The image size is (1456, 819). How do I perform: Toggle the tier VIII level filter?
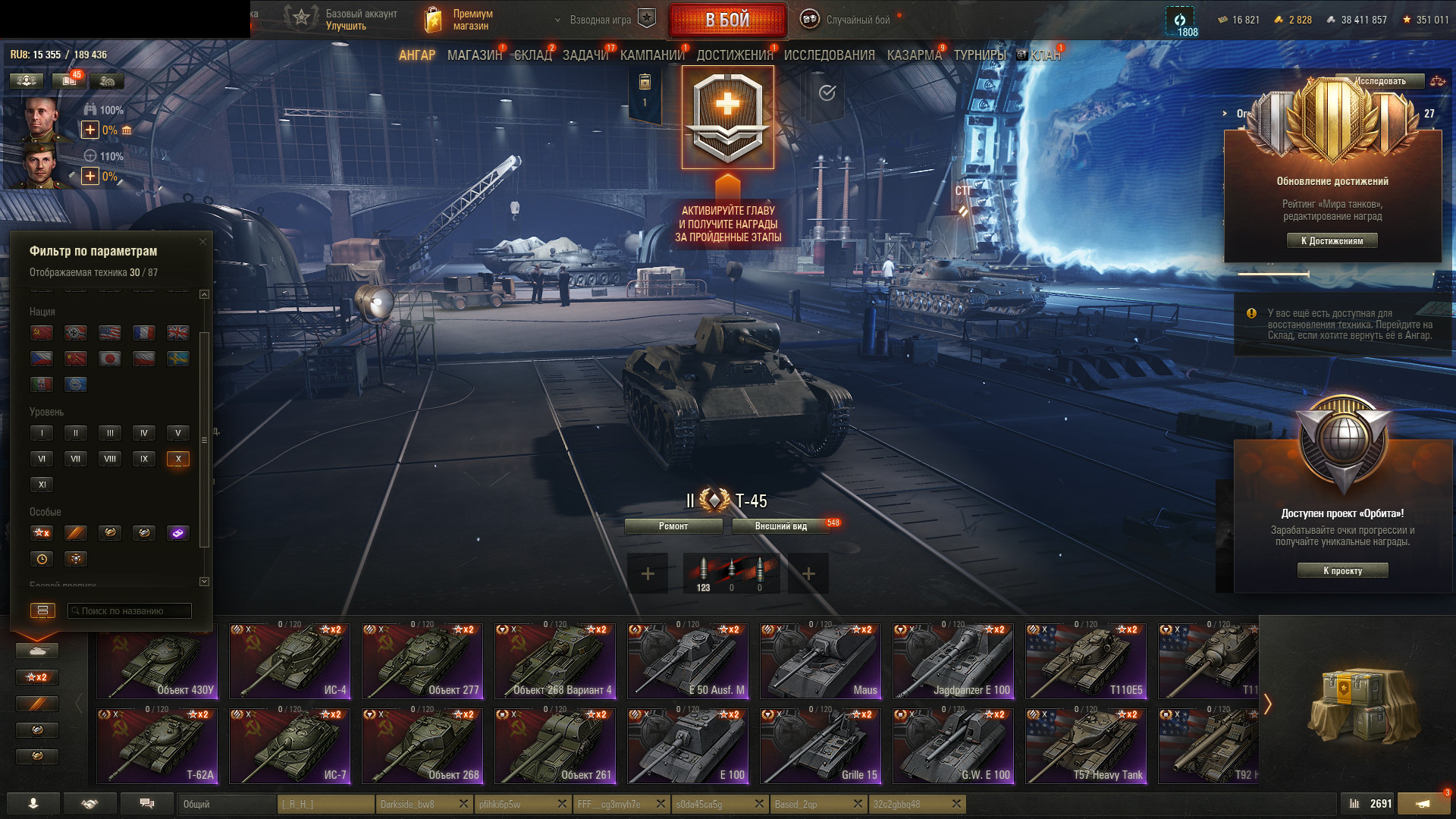[x=110, y=459]
